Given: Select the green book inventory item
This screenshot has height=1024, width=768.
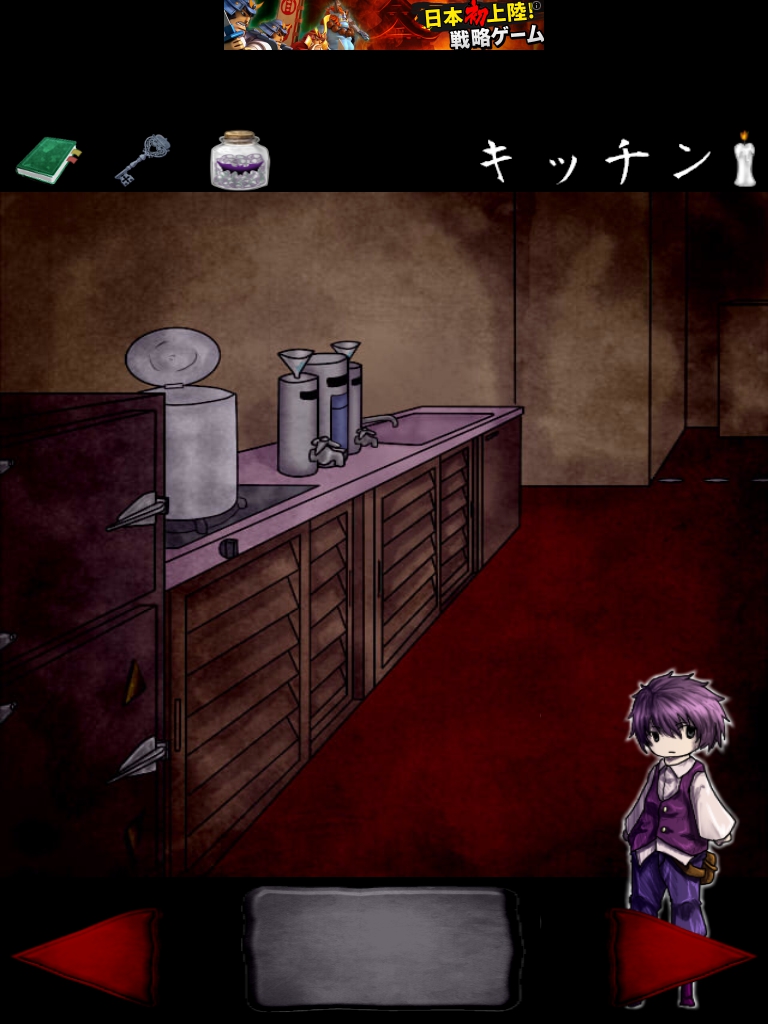Looking at the screenshot, I should [x=48, y=160].
